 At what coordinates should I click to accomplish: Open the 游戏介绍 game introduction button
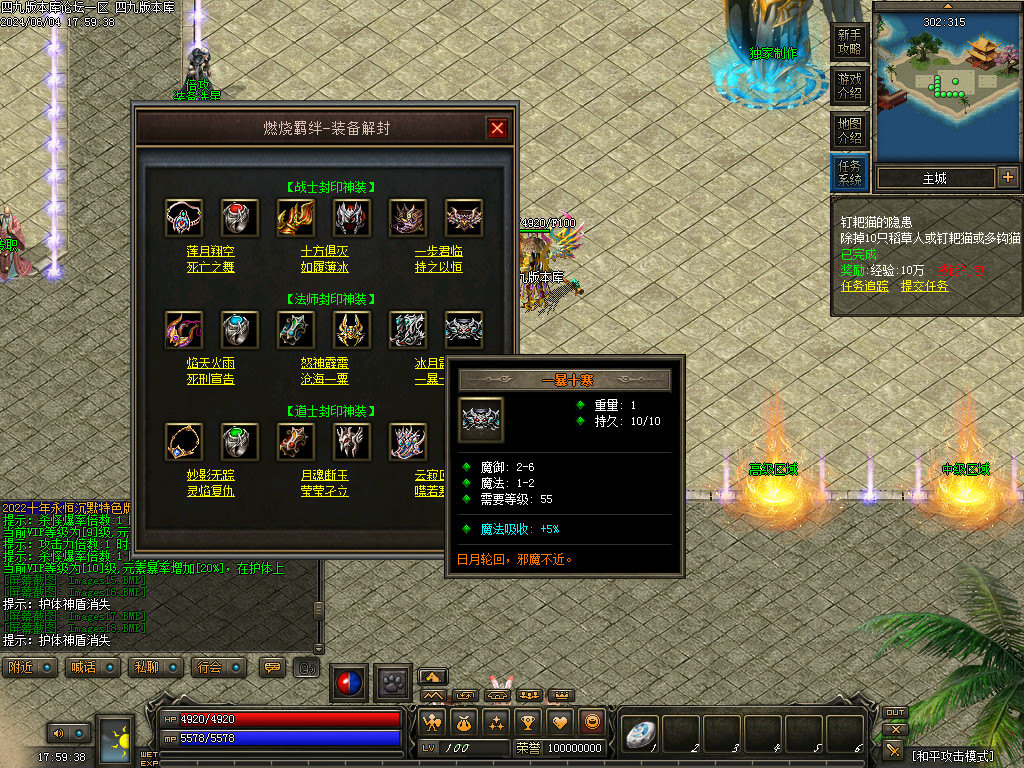pyautogui.click(x=849, y=86)
